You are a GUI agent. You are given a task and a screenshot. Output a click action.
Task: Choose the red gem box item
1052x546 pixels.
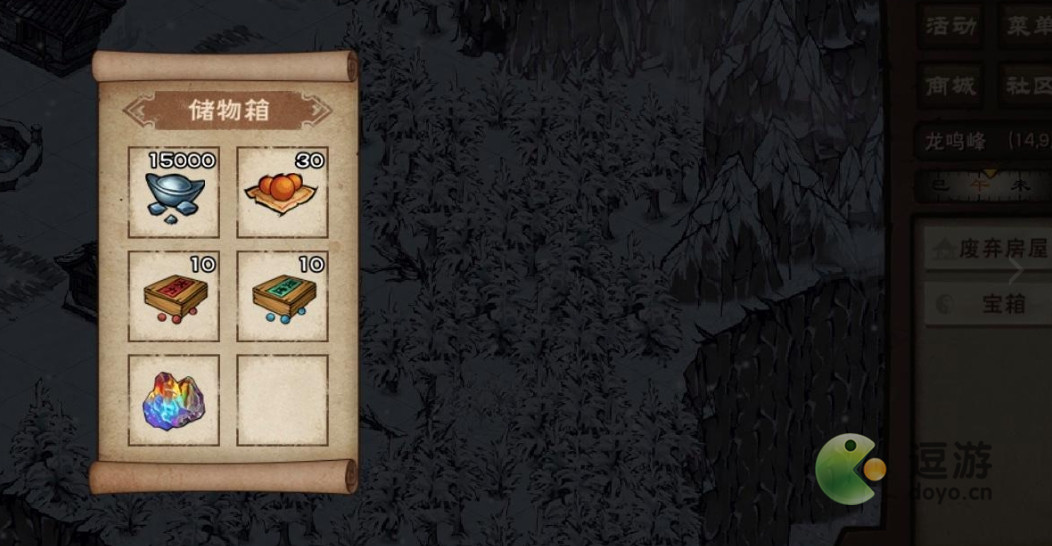click(174, 296)
